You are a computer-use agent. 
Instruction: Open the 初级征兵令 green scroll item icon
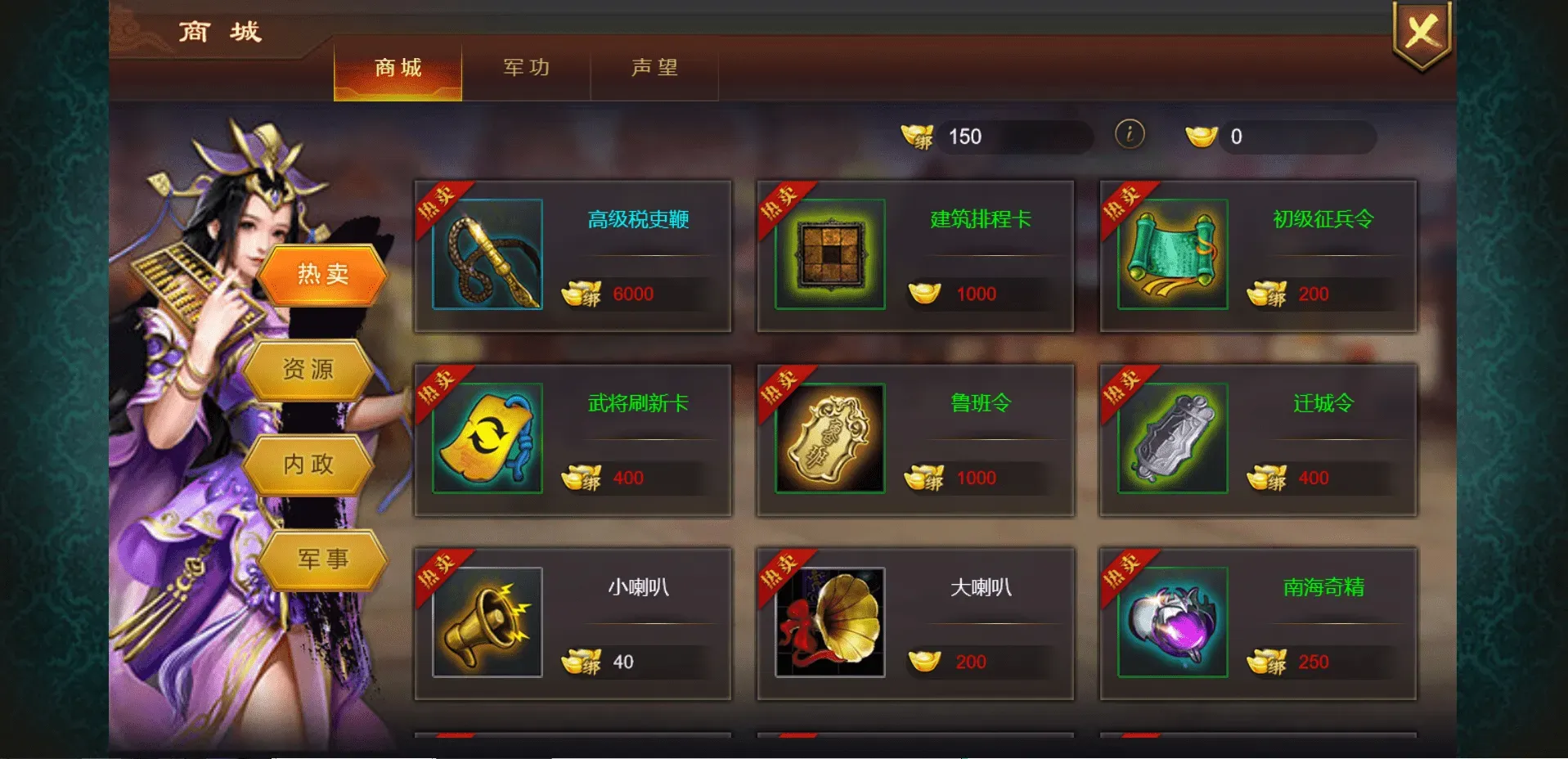tap(1173, 254)
